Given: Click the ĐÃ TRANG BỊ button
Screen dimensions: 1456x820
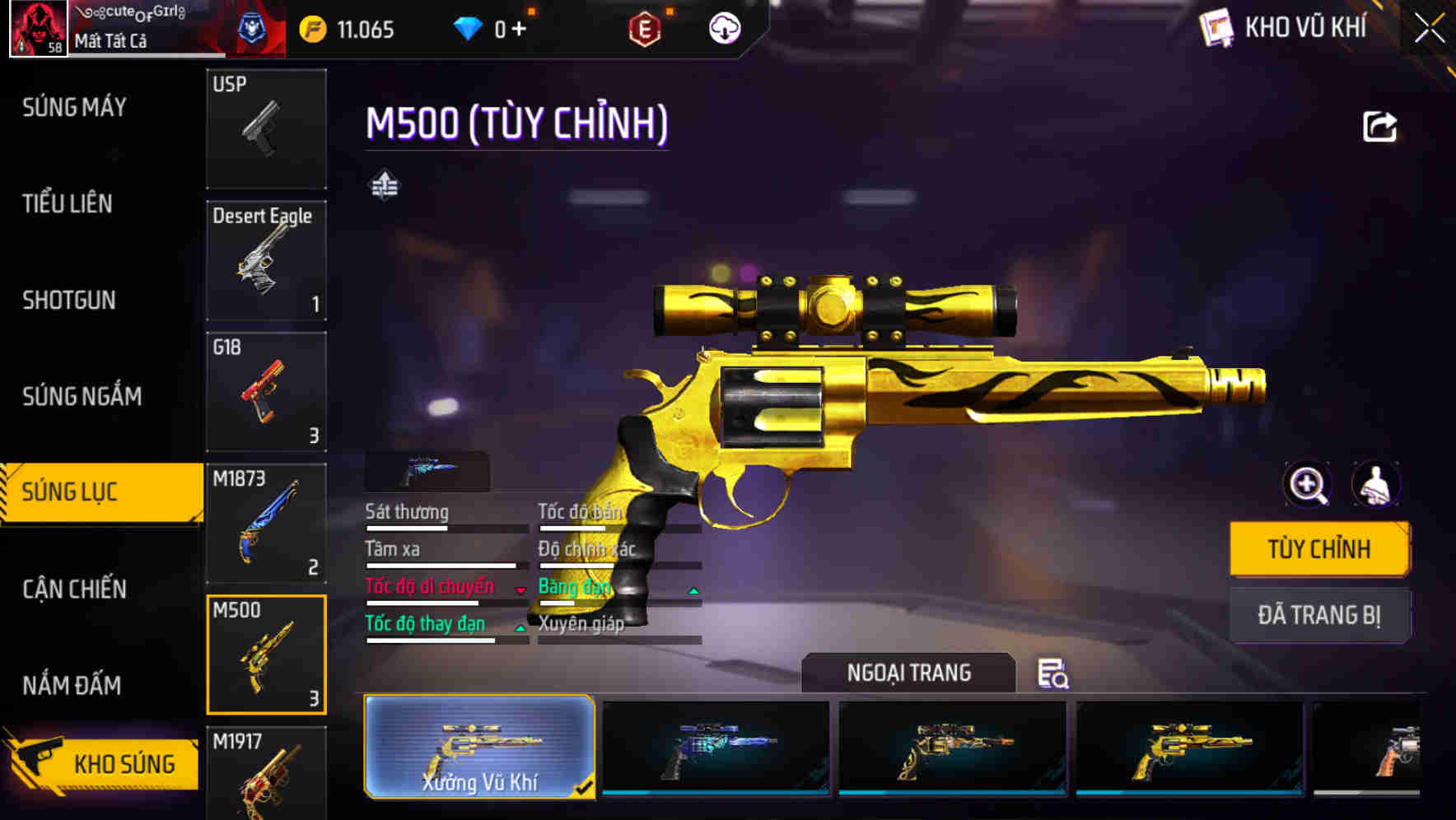Looking at the screenshot, I should pos(1319,615).
